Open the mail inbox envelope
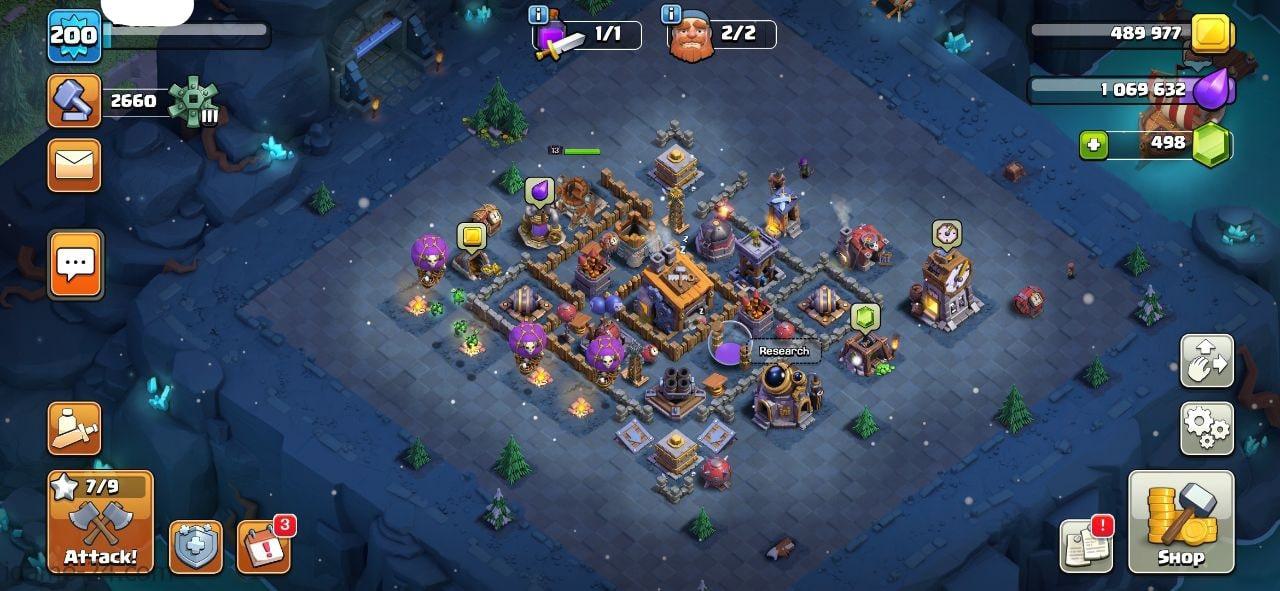This screenshot has width=1280, height=591. click(74, 165)
